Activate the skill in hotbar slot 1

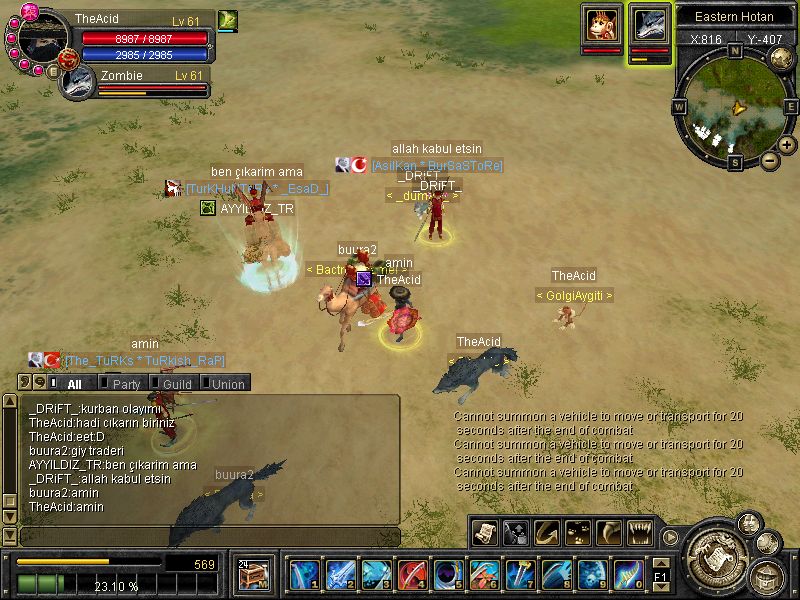click(x=303, y=575)
